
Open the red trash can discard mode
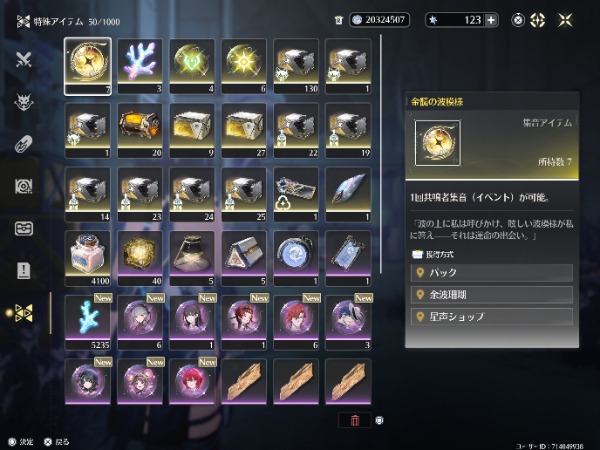[x=354, y=421]
